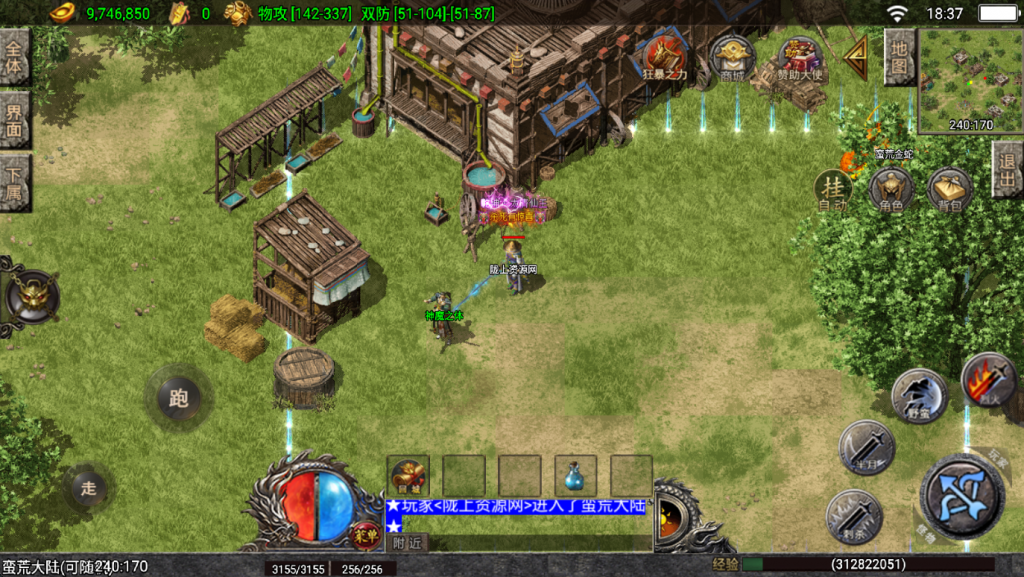This screenshot has width=1024, height=577.
Task: Activate the 狂暴之力 icon
Action: (664, 56)
